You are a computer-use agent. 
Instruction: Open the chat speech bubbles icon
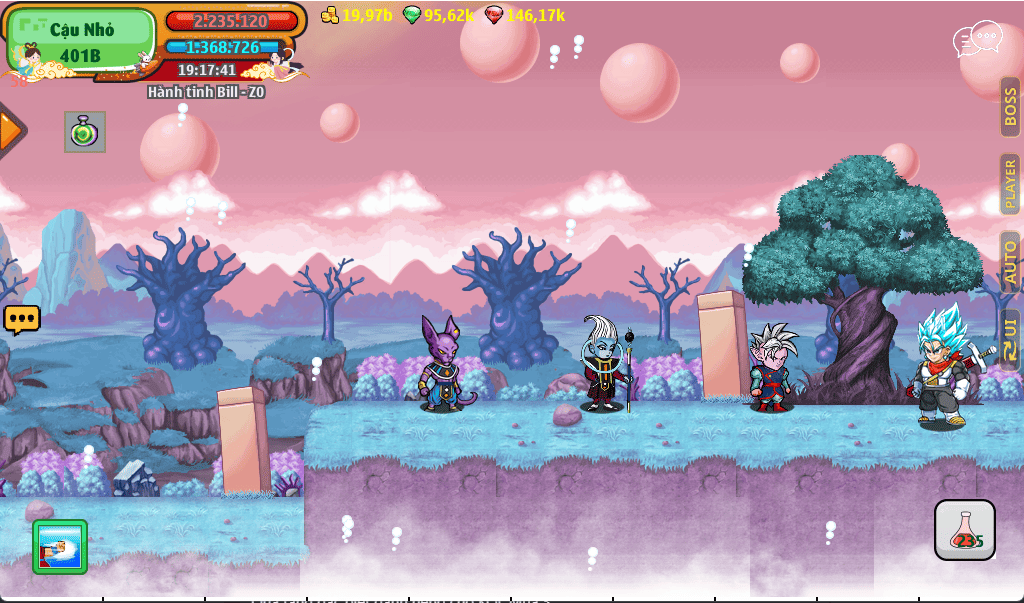click(x=977, y=40)
